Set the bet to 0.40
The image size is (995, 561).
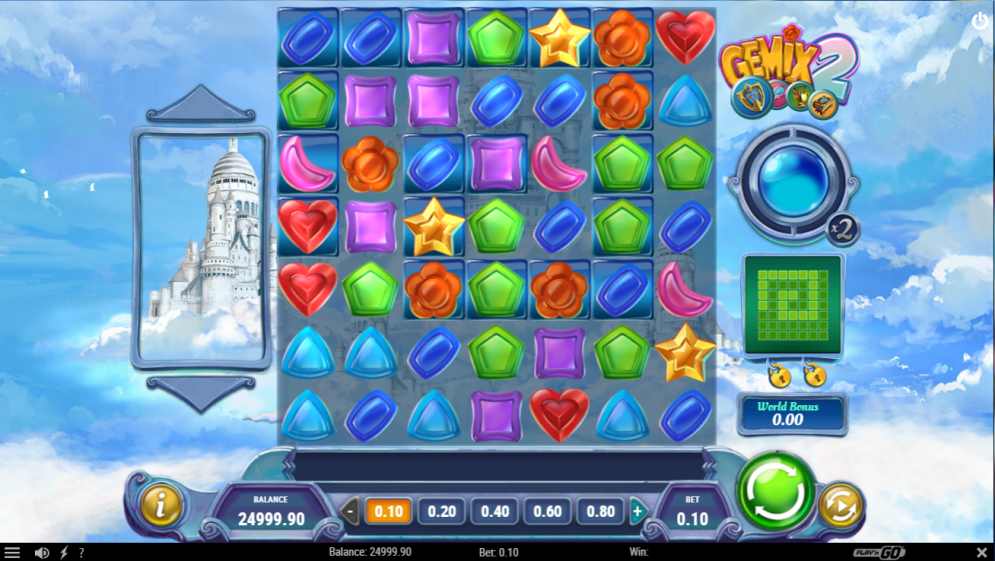click(494, 512)
